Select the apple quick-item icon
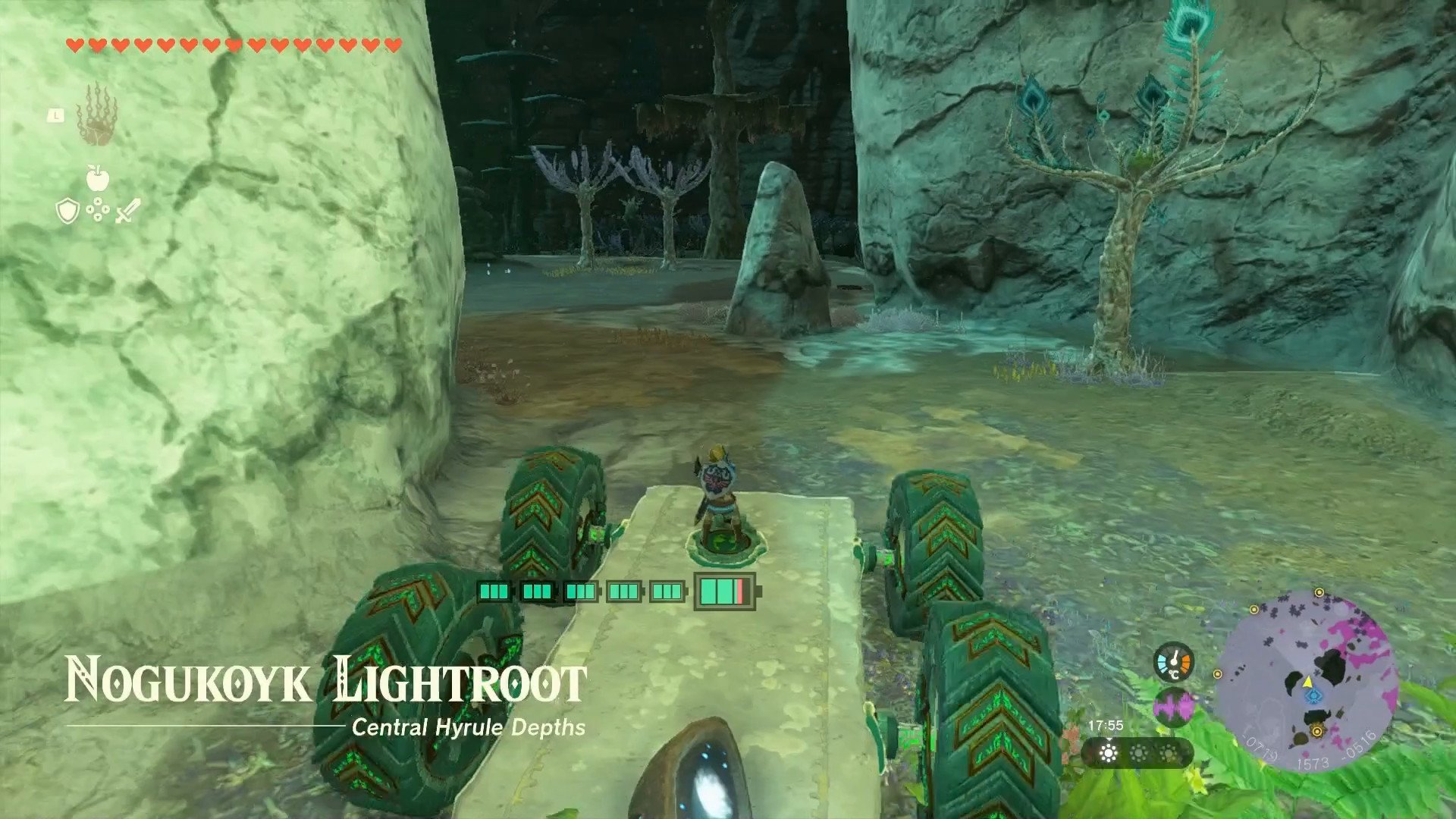Screen dimensions: 1456x819 pyautogui.click(x=98, y=178)
